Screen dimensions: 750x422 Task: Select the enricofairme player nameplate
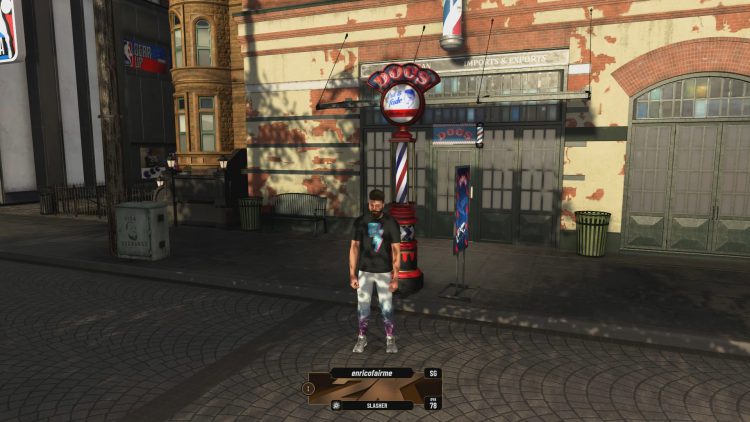click(372, 373)
